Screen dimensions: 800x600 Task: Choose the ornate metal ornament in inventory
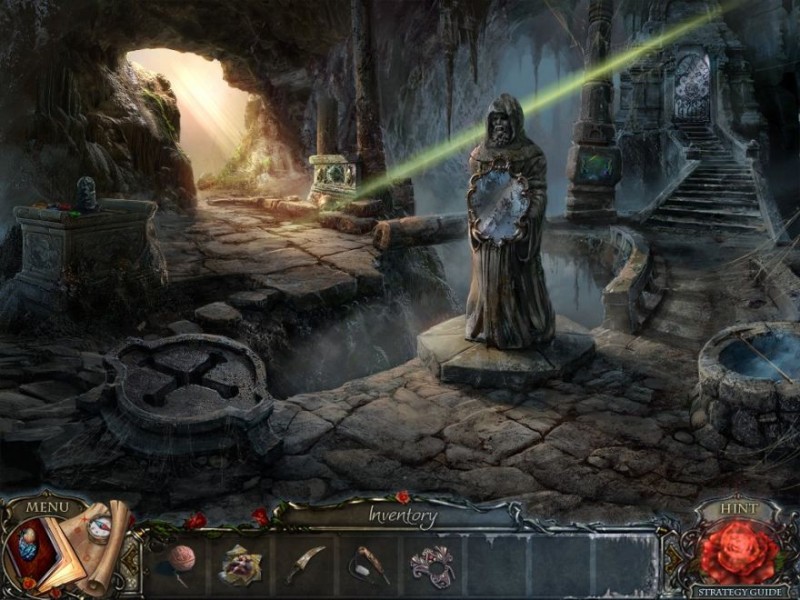tap(431, 565)
